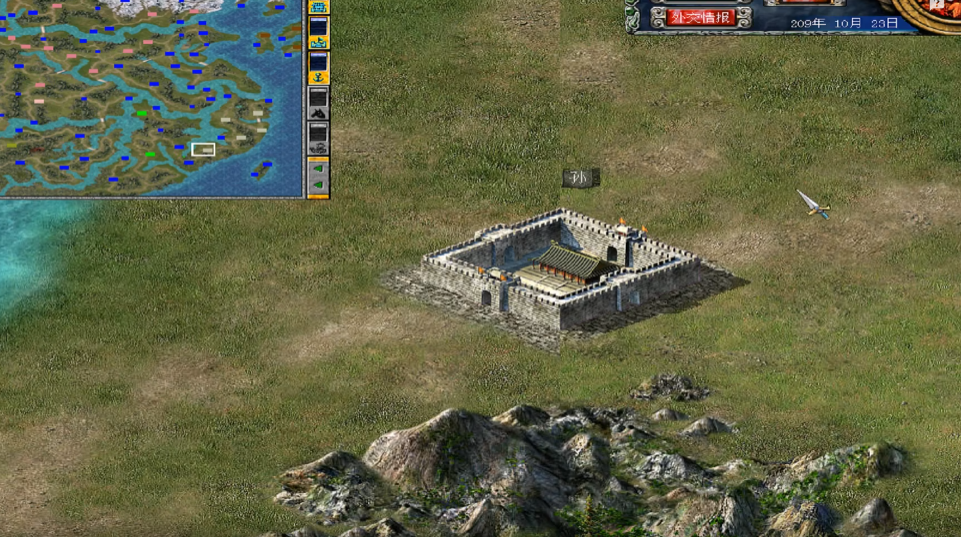Toggle the horse cavalry filter button
Screen dimensions: 961x537
click(319, 111)
